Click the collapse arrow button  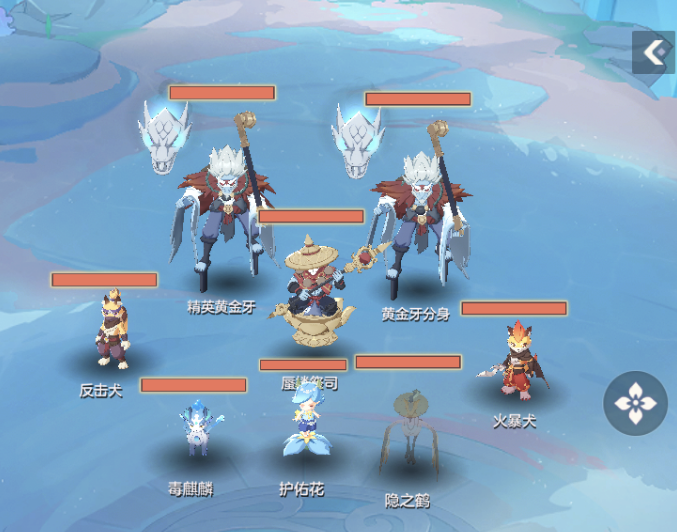click(654, 52)
